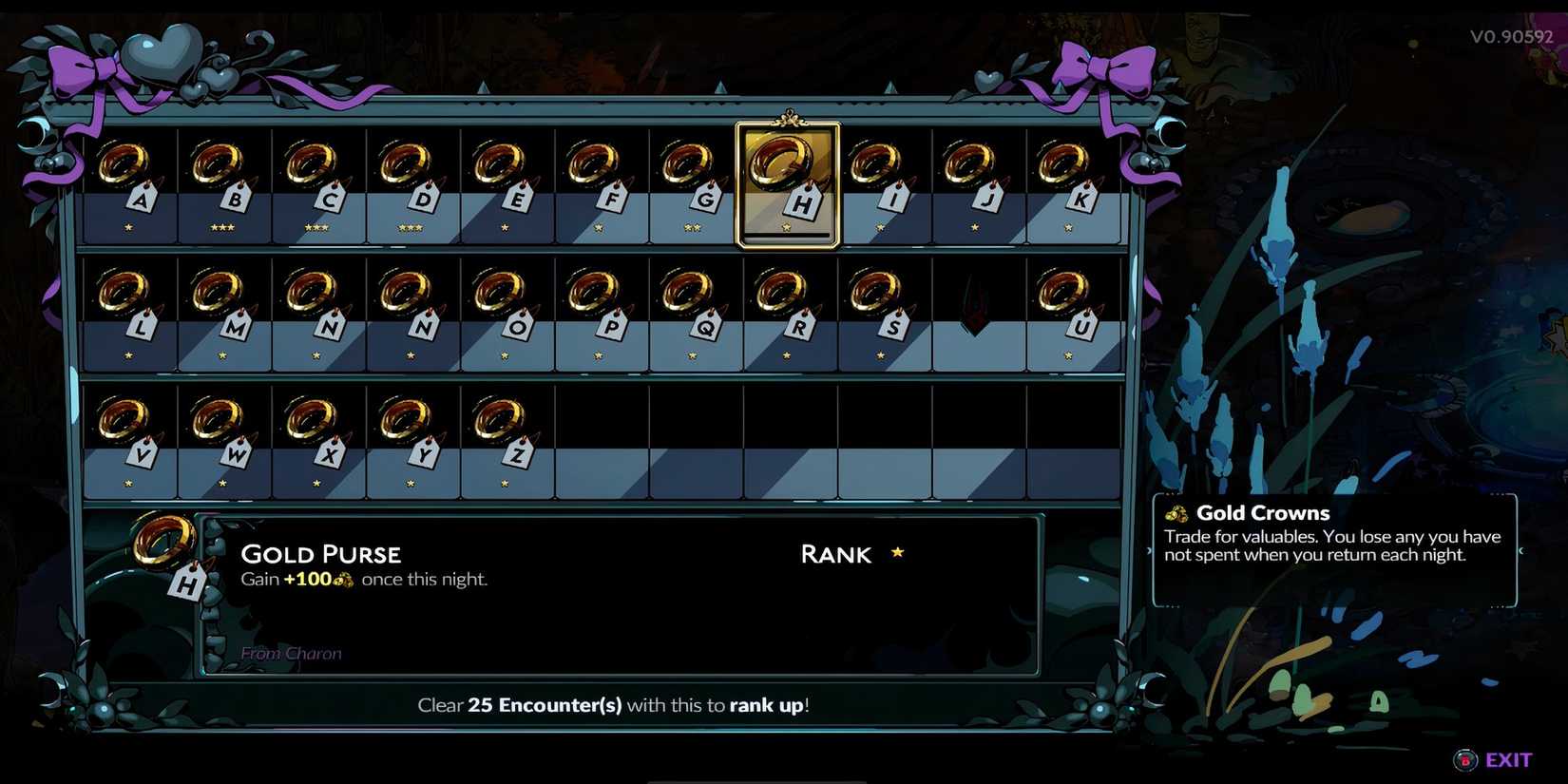
Task: Click the controller B button icon beside Exit
Action: pyautogui.click(x=1463, y=759)
